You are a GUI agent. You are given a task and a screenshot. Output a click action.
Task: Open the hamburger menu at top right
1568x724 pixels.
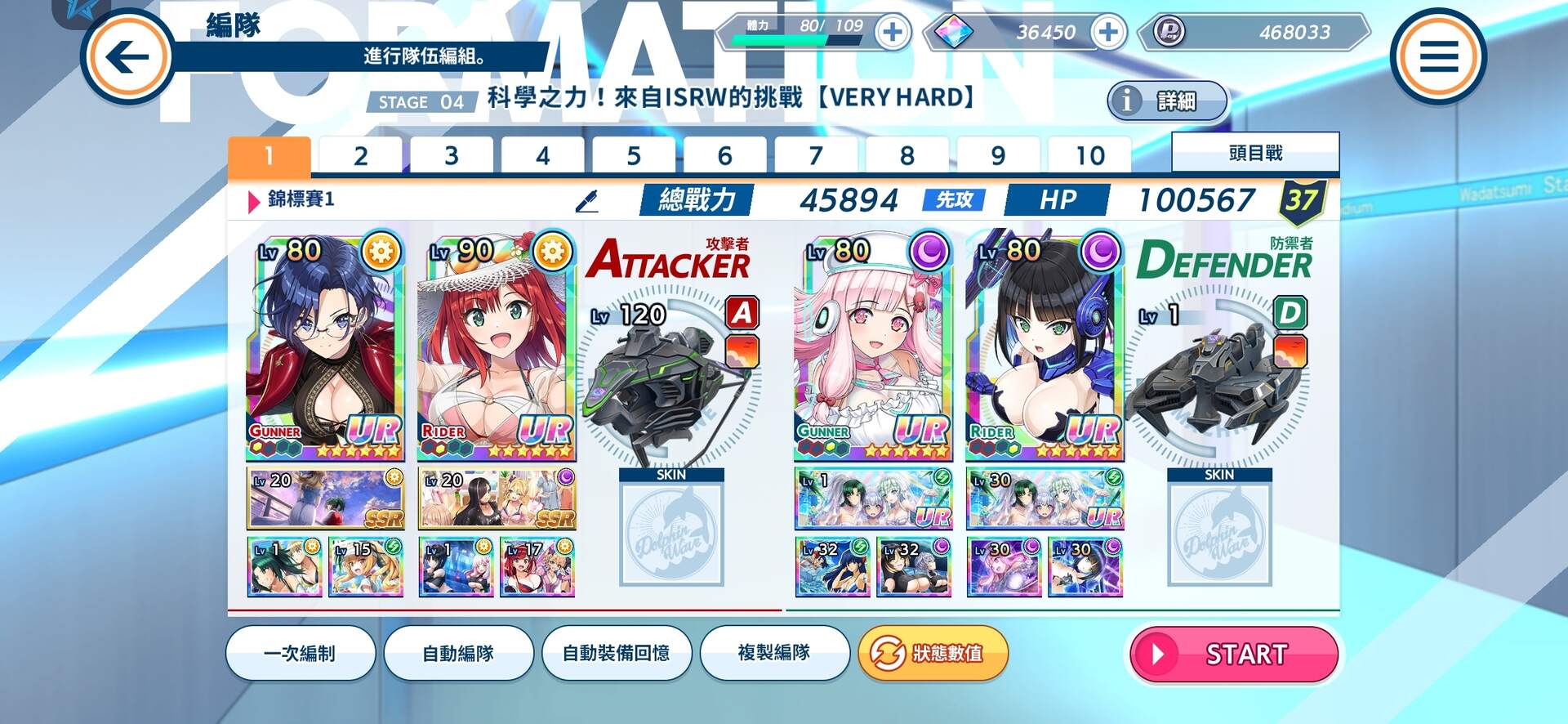(x=1441, y=56)
